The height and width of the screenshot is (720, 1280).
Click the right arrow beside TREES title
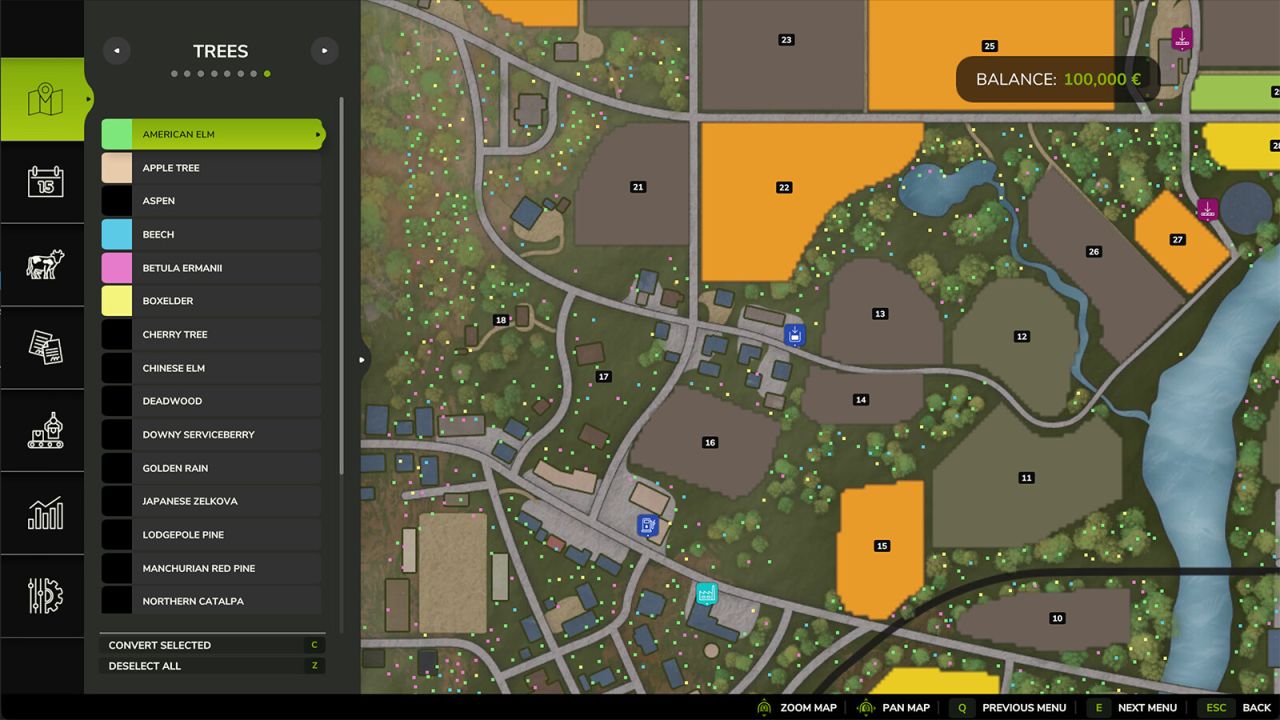coord(324,50)
